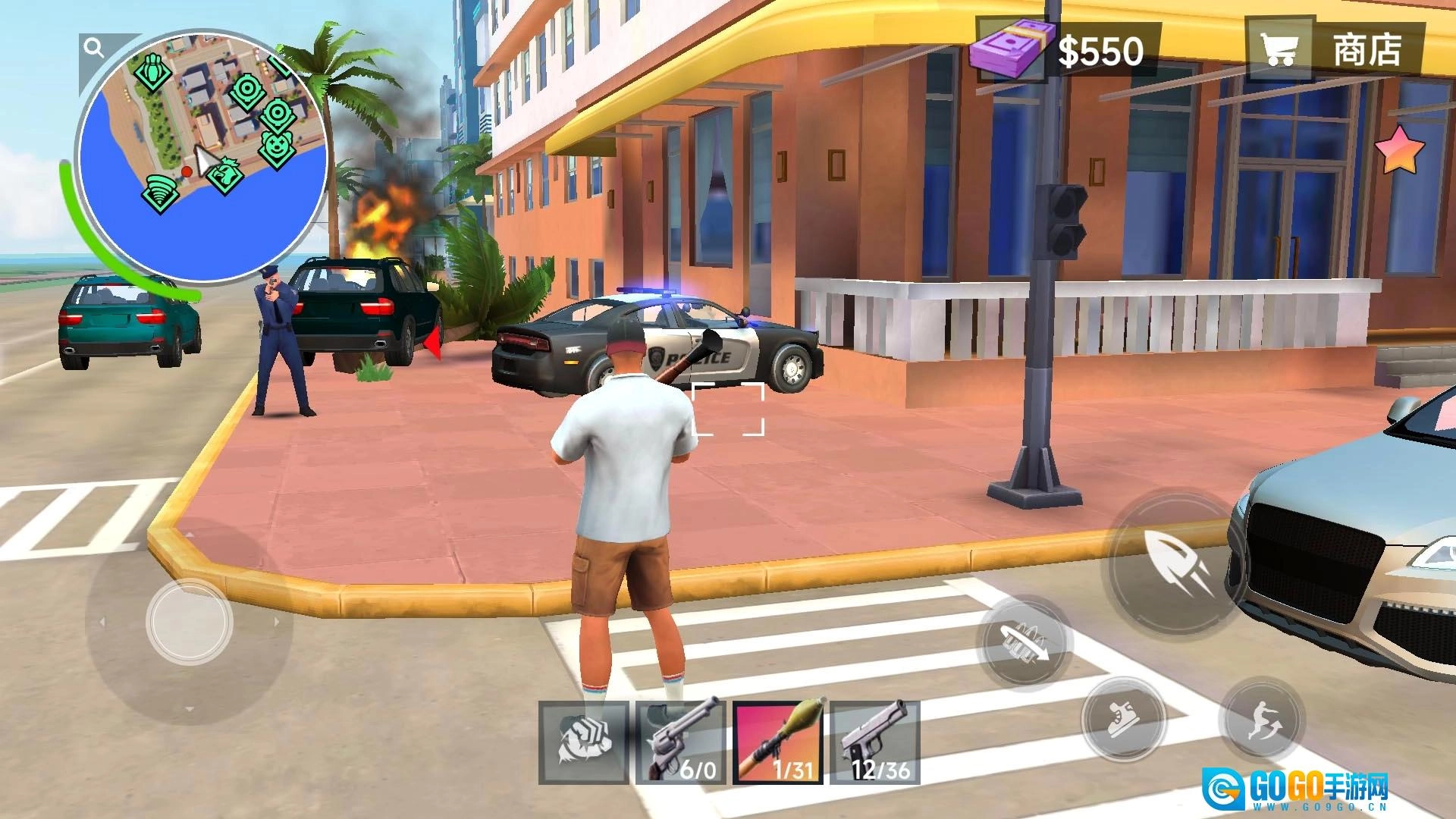The height and width of the screenshot is (819, 1456).
Task: Click the minimap magnifier zoom icon
Action: [94, 49]
